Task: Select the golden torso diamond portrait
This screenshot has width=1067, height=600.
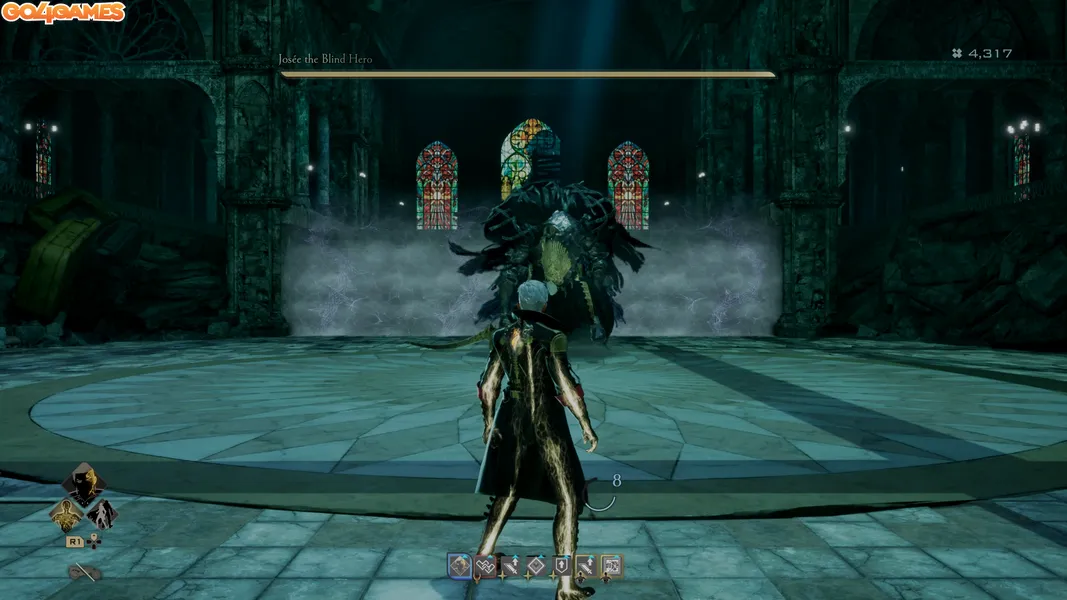Action: point(66,514)
